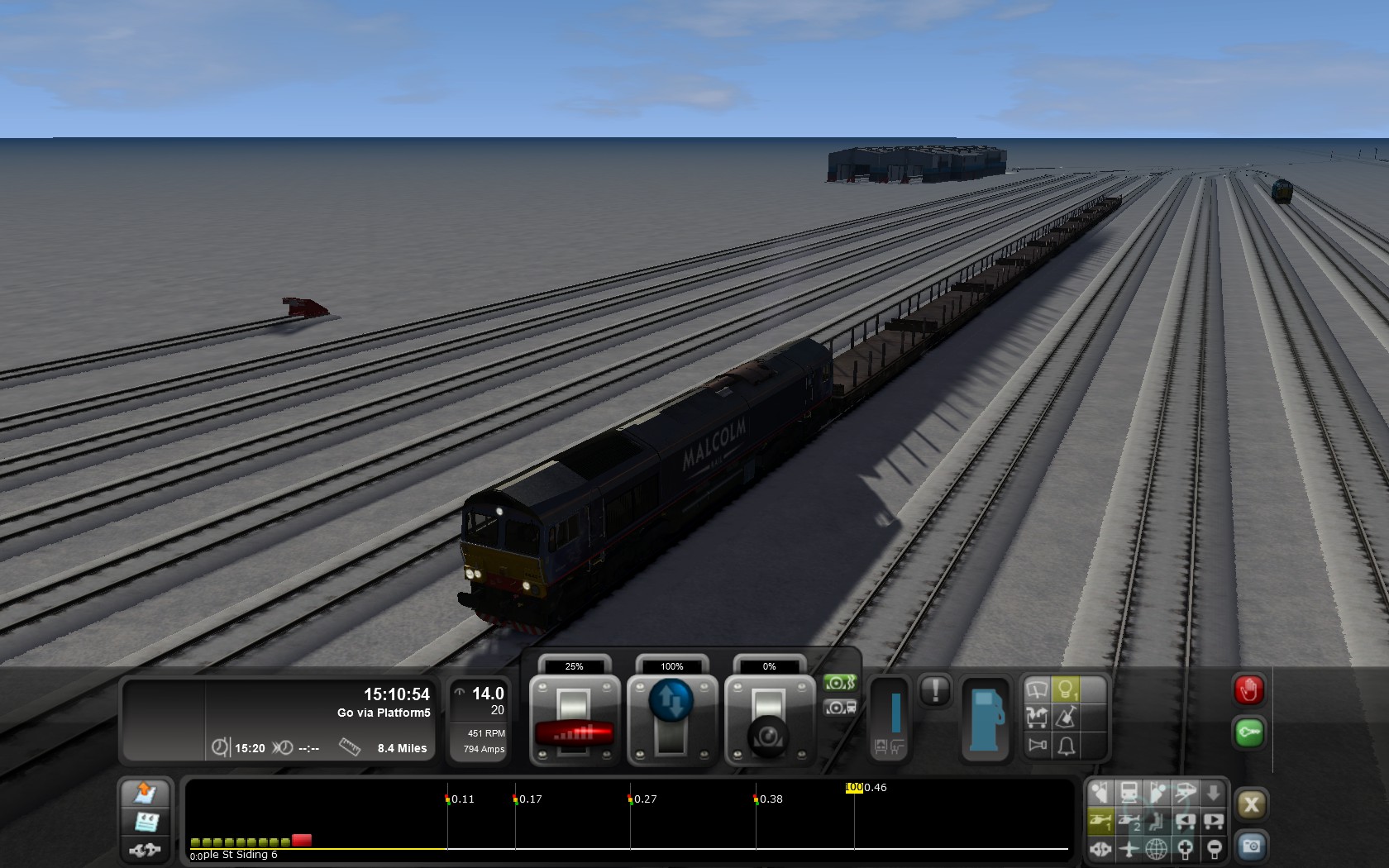The height and width of the screenshot is (868, 1389).
Task: Ring the bell icon
Action: click(x=1067, y=746)
